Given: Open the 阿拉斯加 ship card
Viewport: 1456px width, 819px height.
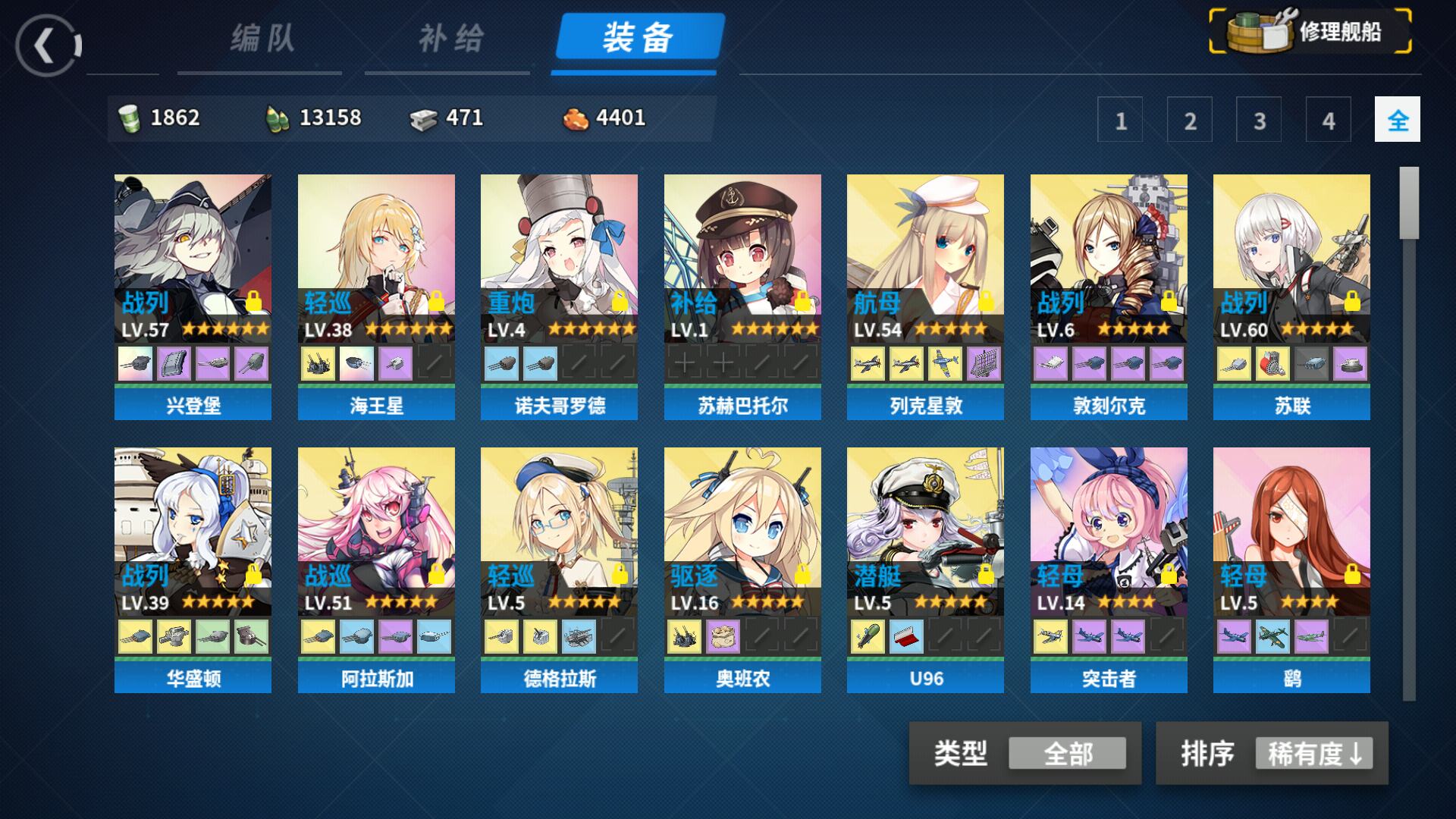Looking at the screenshot, I should pos(376,569).
